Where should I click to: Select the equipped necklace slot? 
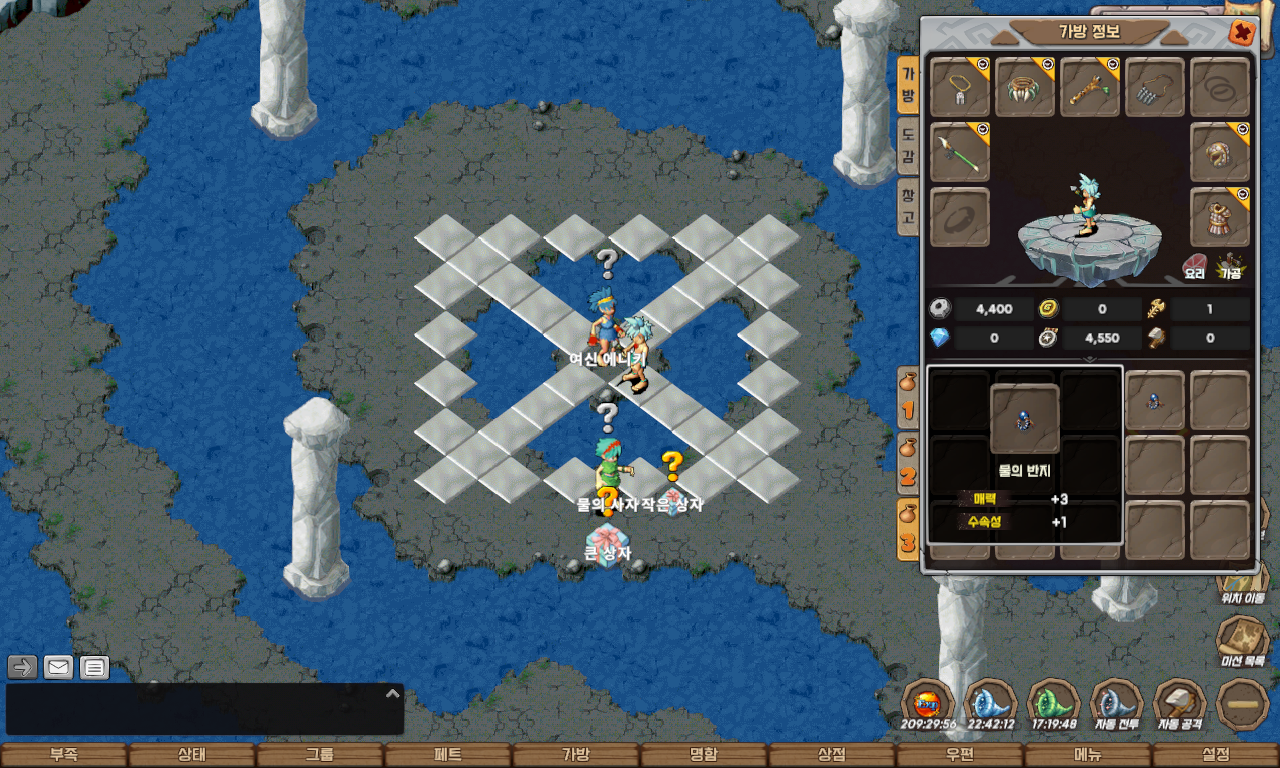click(x=960, y=87)
